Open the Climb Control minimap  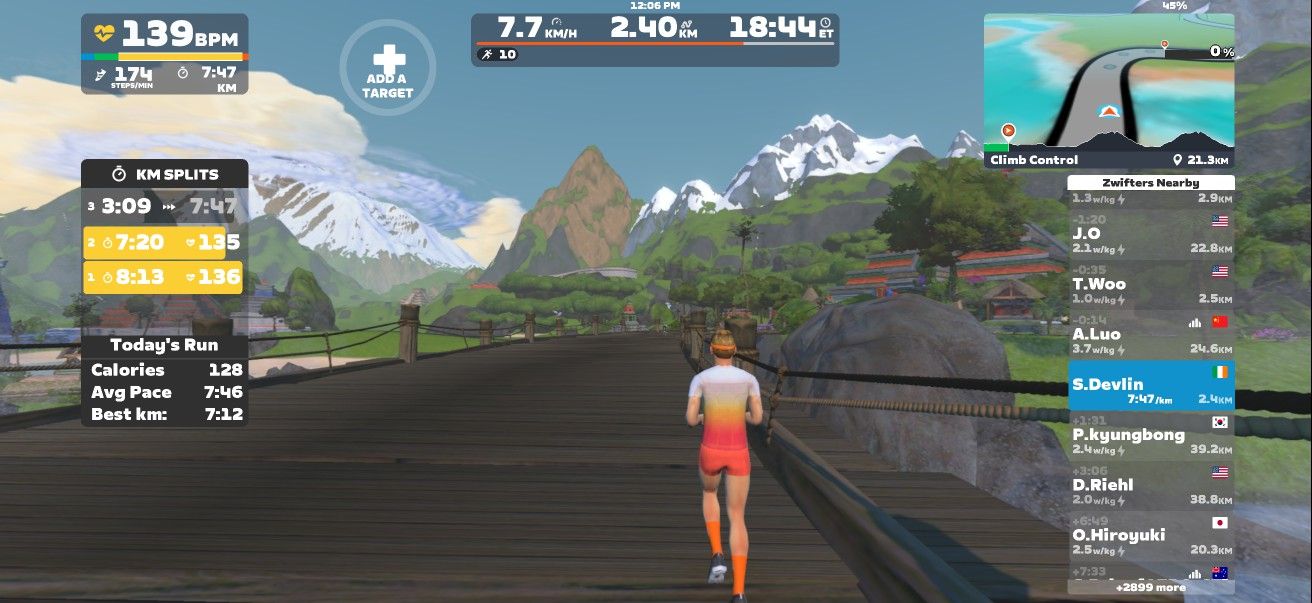pyautogui.click(x=1108, y=90)
